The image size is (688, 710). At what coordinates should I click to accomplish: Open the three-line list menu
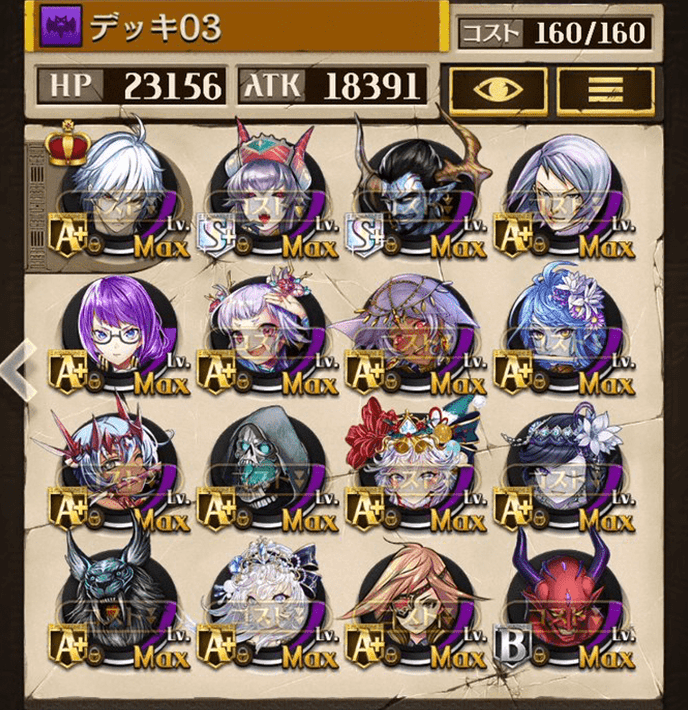[x=605, y=90]
